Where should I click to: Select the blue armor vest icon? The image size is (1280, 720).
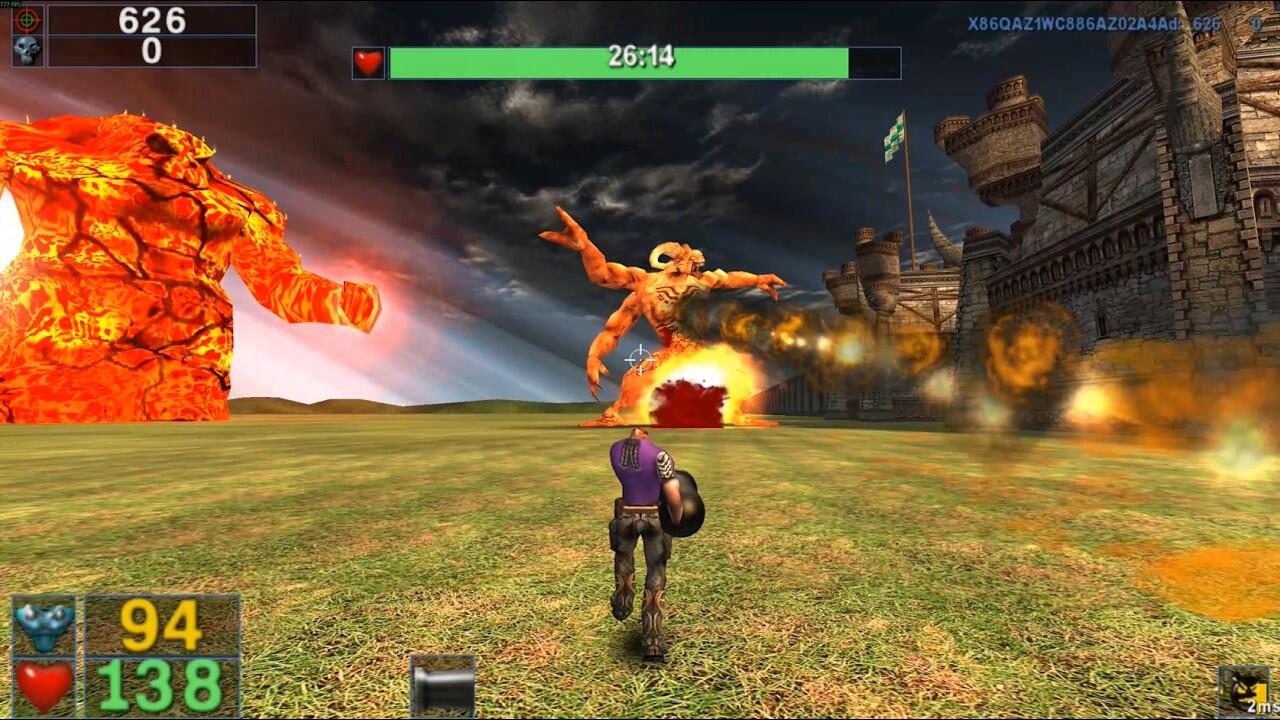coord(44,625)
